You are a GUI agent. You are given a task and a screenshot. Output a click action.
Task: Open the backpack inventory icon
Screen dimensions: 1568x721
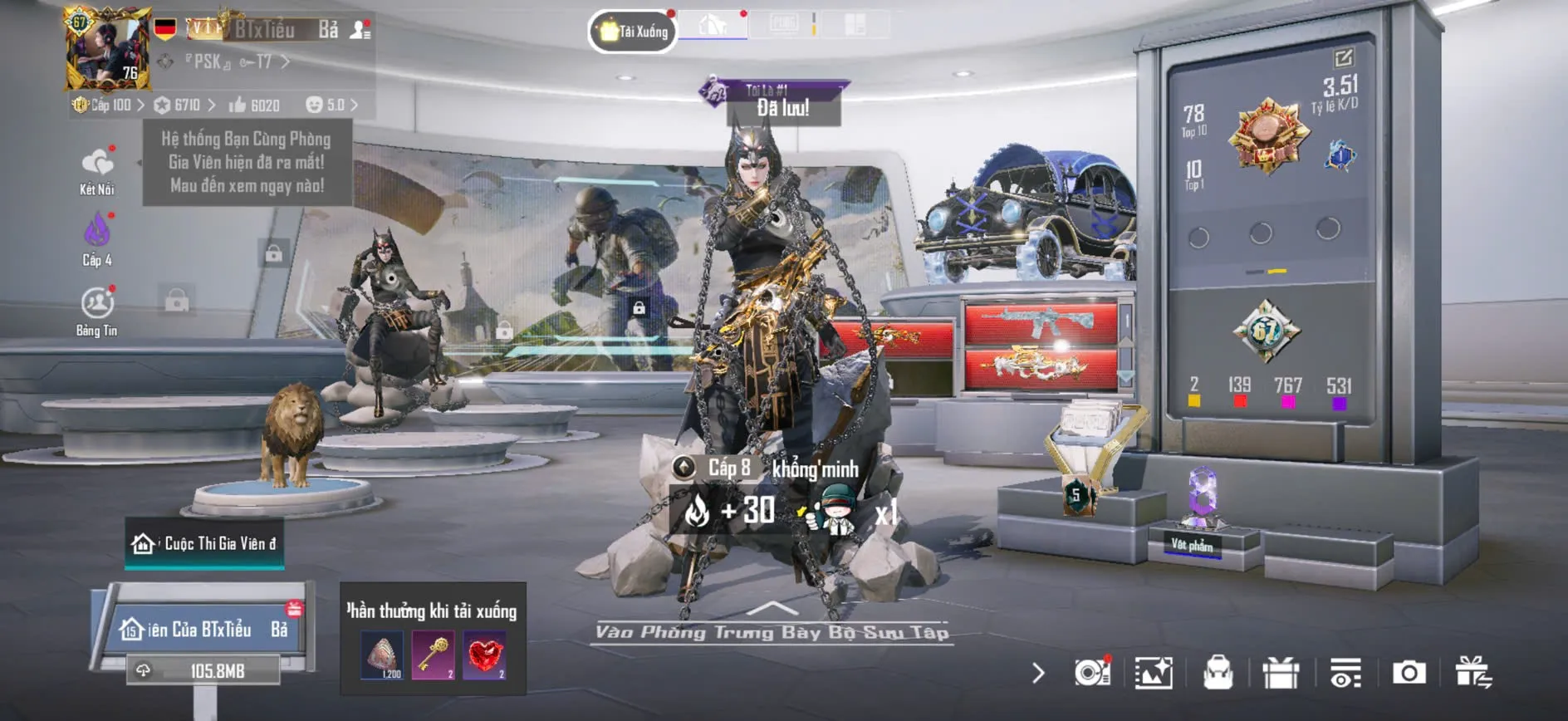point(1218,673)
